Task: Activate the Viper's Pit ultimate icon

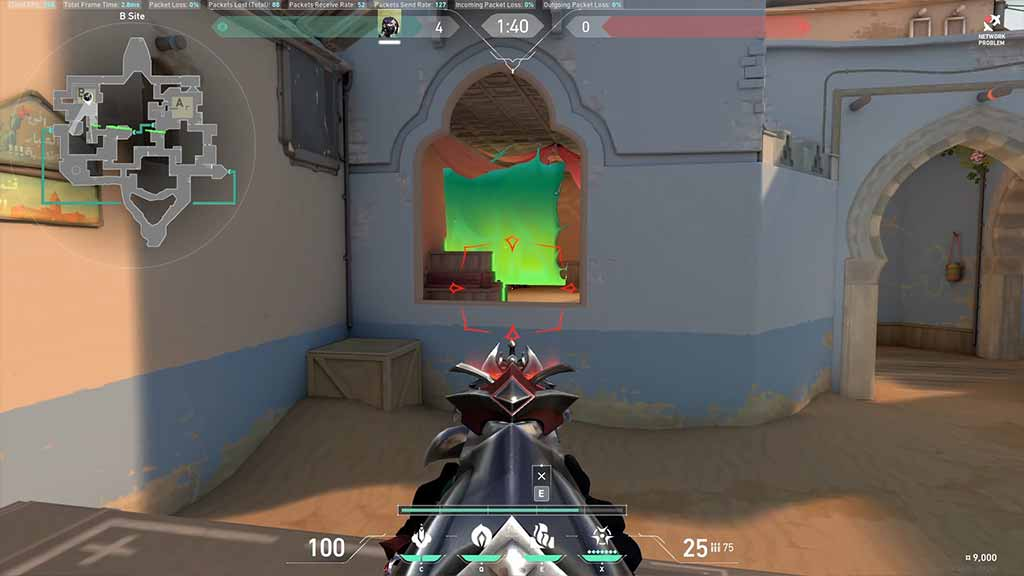Action: point(603,537)
